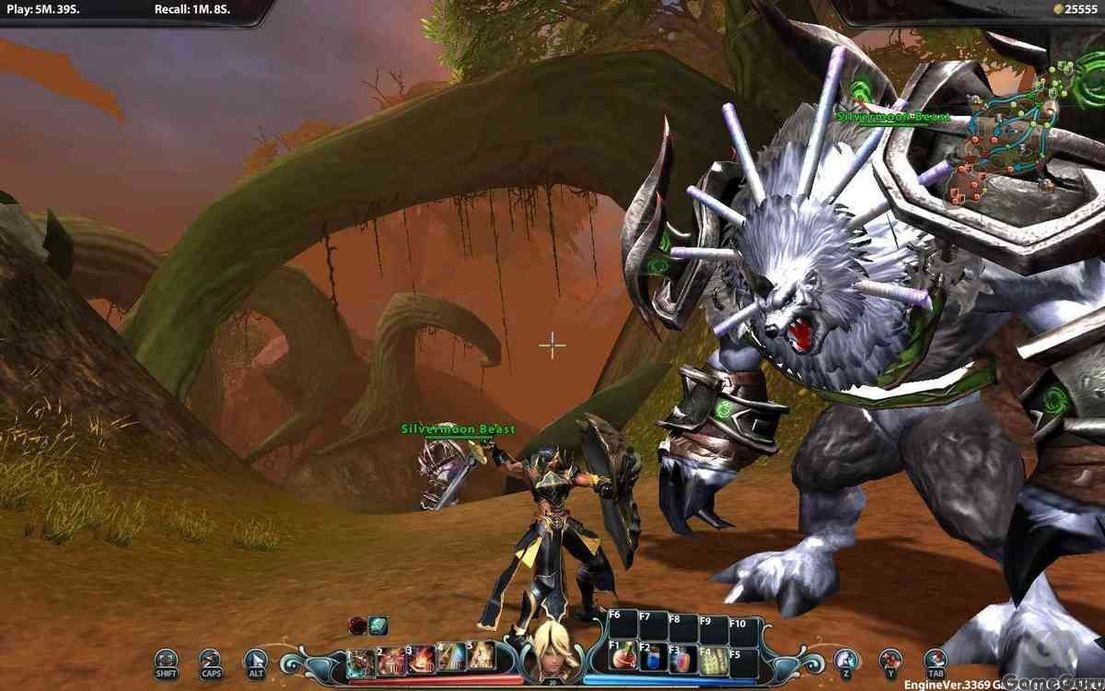
Task: Activate the skill in slot 1
Action: coord(362,659)
